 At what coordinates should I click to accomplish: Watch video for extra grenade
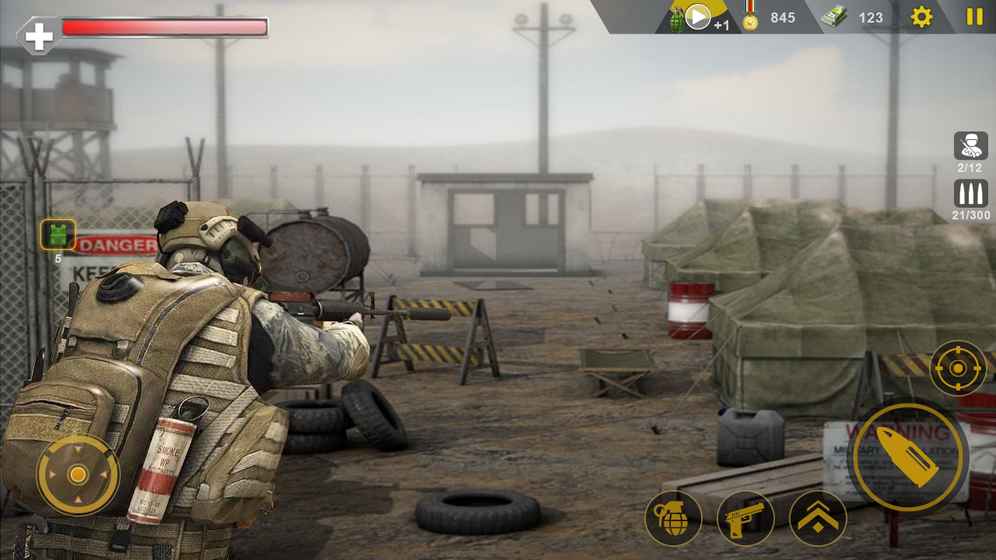pyautogui.click(x=697, y=17)
